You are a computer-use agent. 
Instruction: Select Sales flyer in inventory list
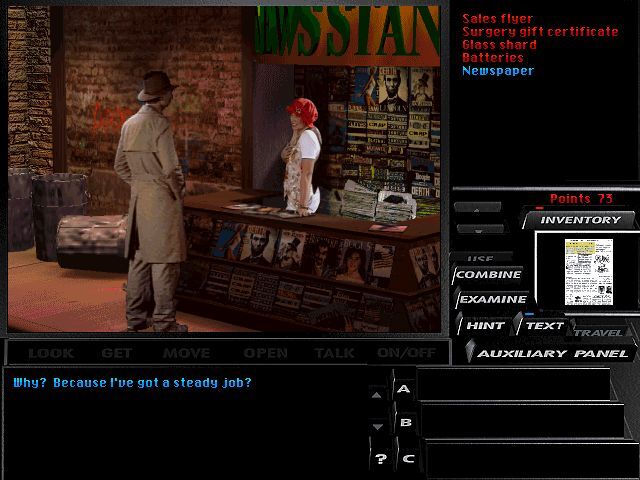coord(497,19)
